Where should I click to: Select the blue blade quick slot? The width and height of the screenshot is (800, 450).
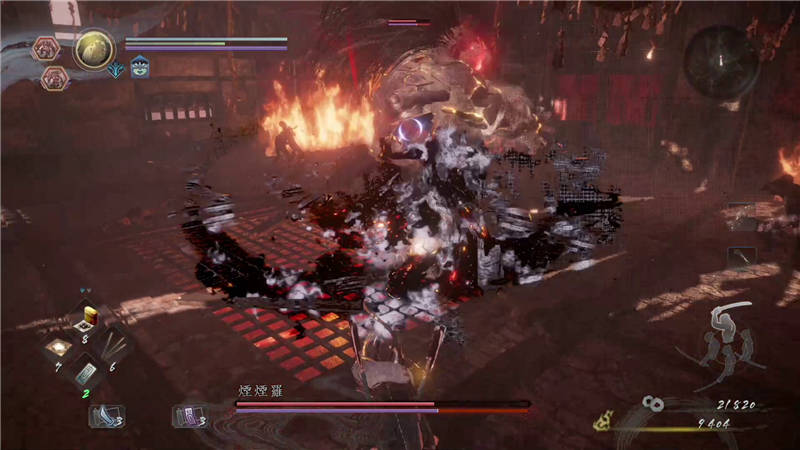pyautogui.click(x=106, y=415)
